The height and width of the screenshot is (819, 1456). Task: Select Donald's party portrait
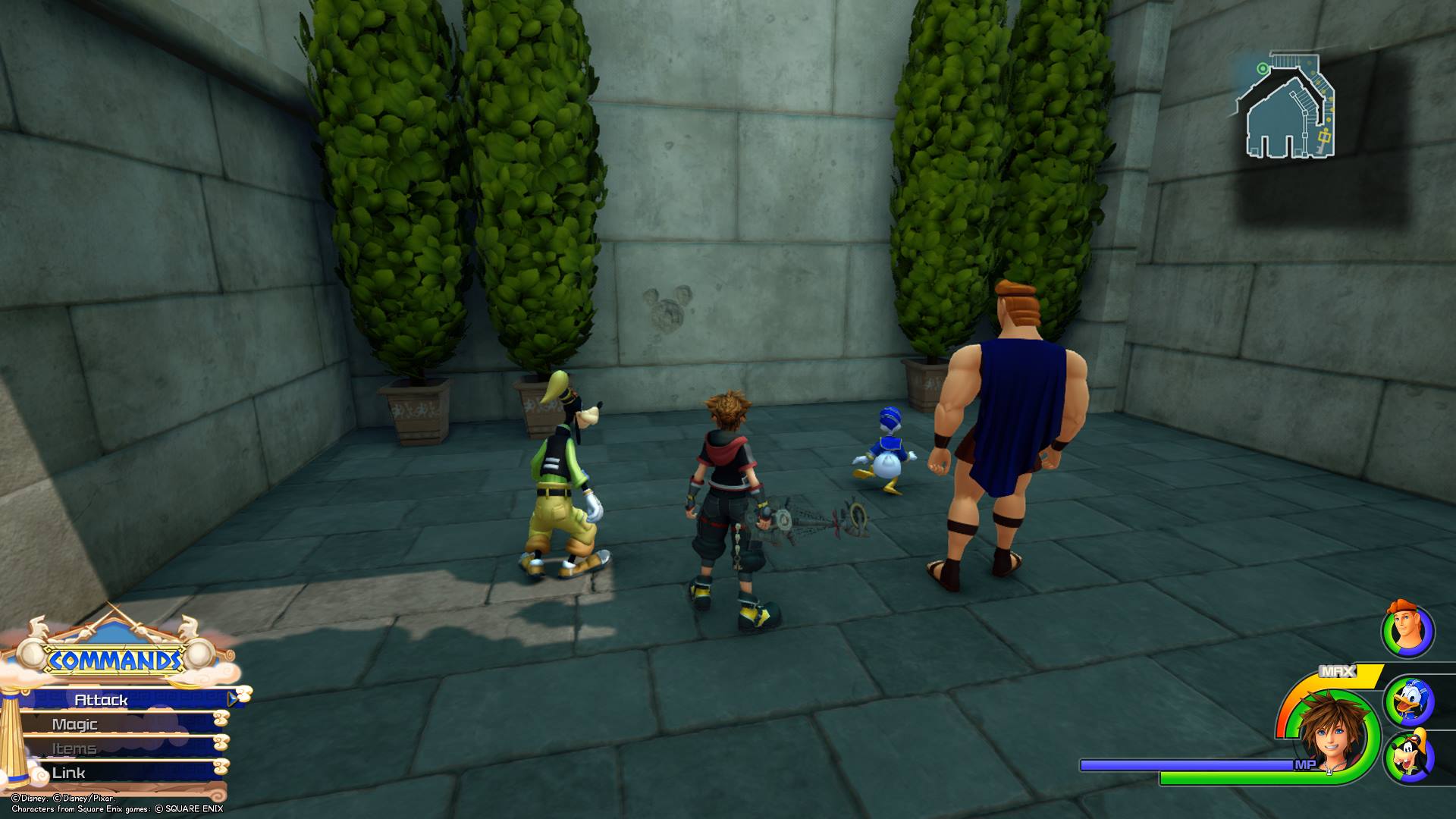[x=1409, y=701]
